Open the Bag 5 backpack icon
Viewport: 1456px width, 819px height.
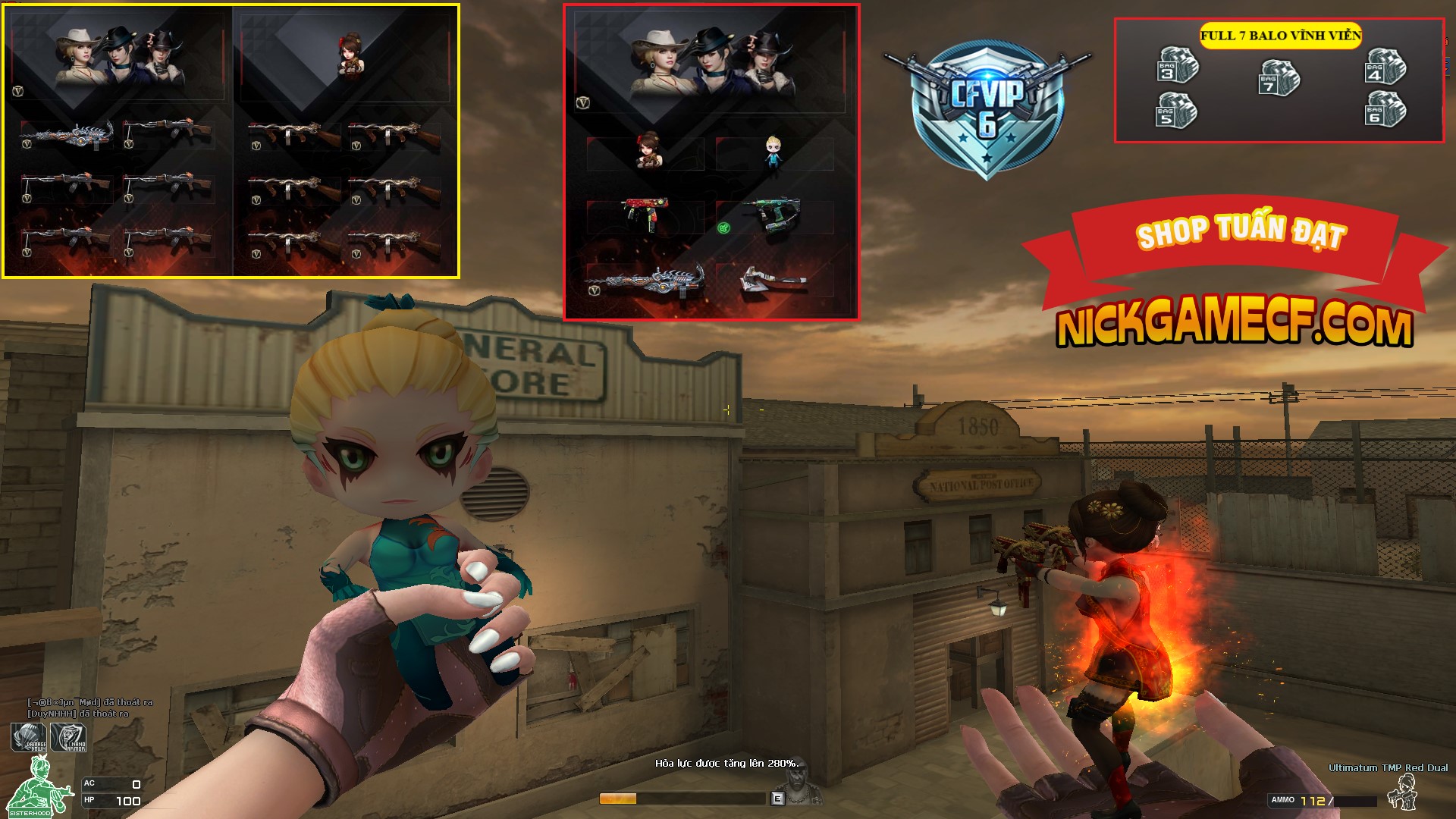tap(1176, 111)
